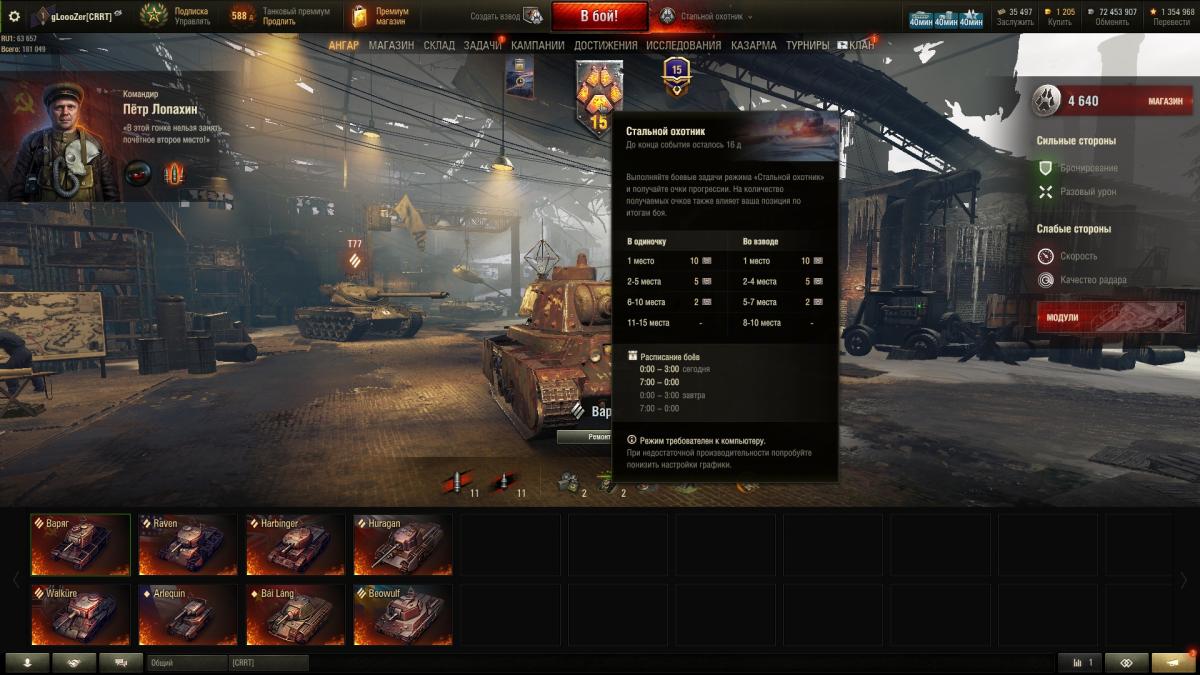Click the red МАГАЗИН button beside 4 640

coord(1164,101)
